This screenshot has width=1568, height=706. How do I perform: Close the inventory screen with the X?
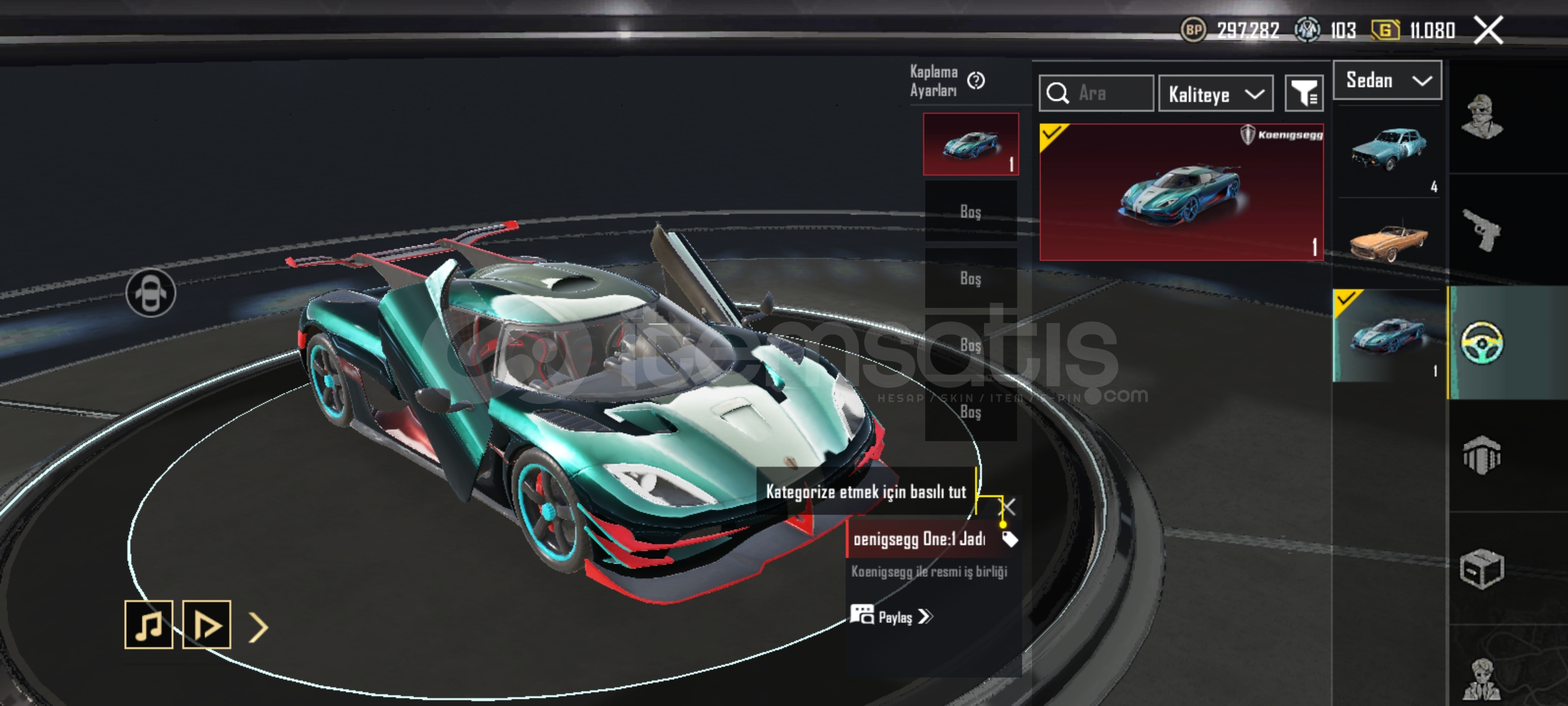tap(1488, 30)
